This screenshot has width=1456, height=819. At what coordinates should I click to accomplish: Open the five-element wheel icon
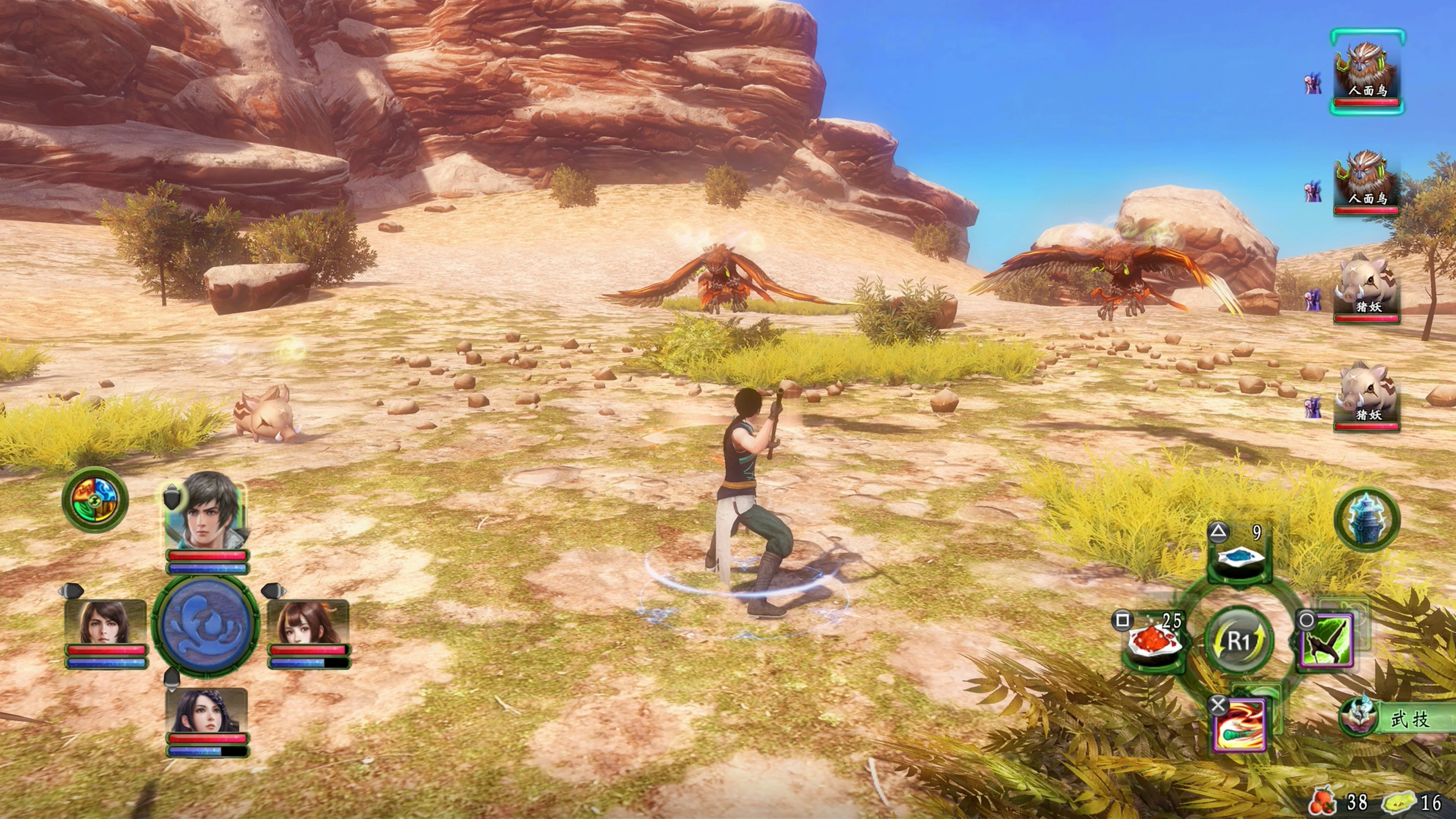coord(95,500)
